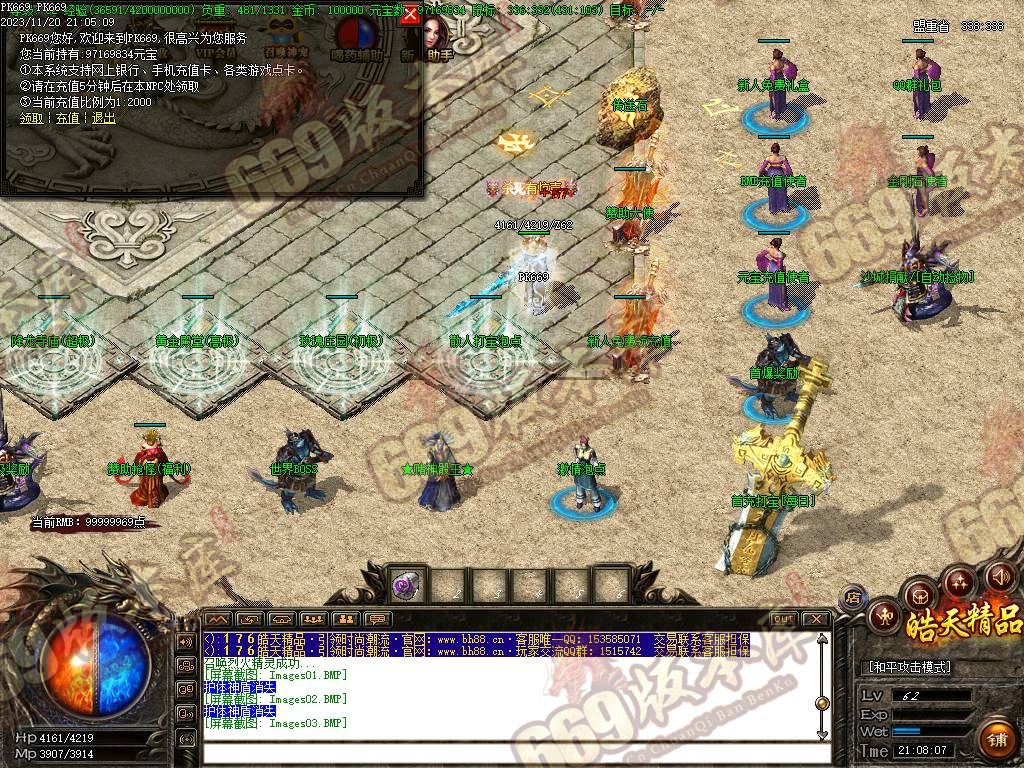Close the NPC dialog with the red X

409,14
